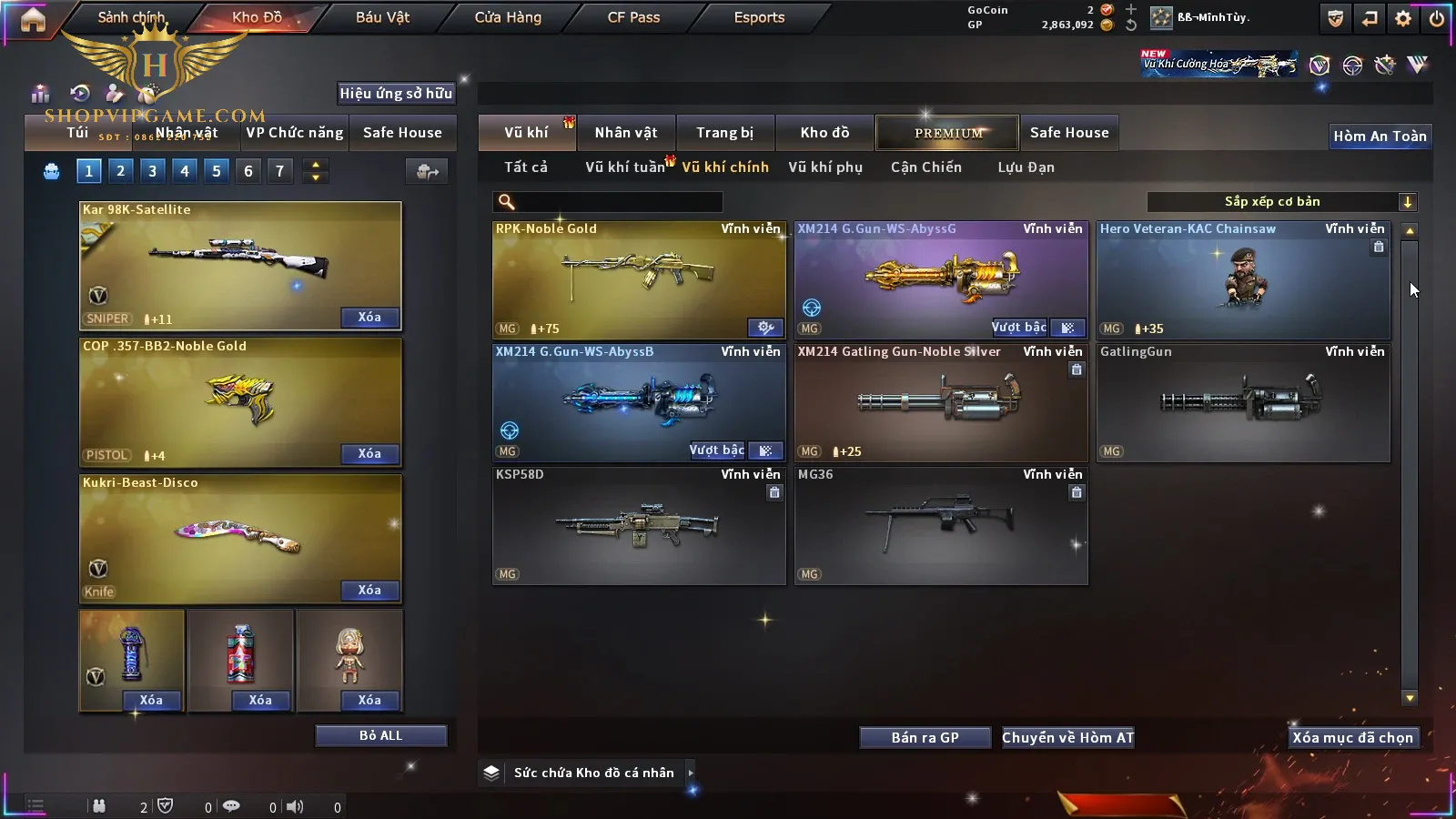
Task: Click the Bỏ ALL button
Action: point(380,735)
